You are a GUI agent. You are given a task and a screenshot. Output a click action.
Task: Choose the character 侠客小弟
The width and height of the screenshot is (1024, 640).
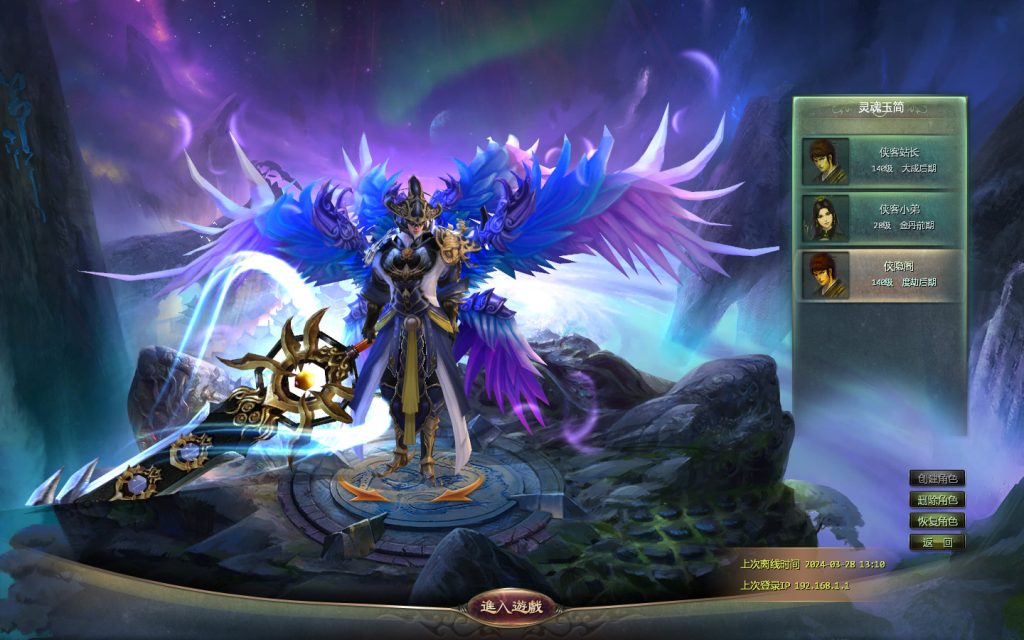pyautogui.click(x=880, y=218)
